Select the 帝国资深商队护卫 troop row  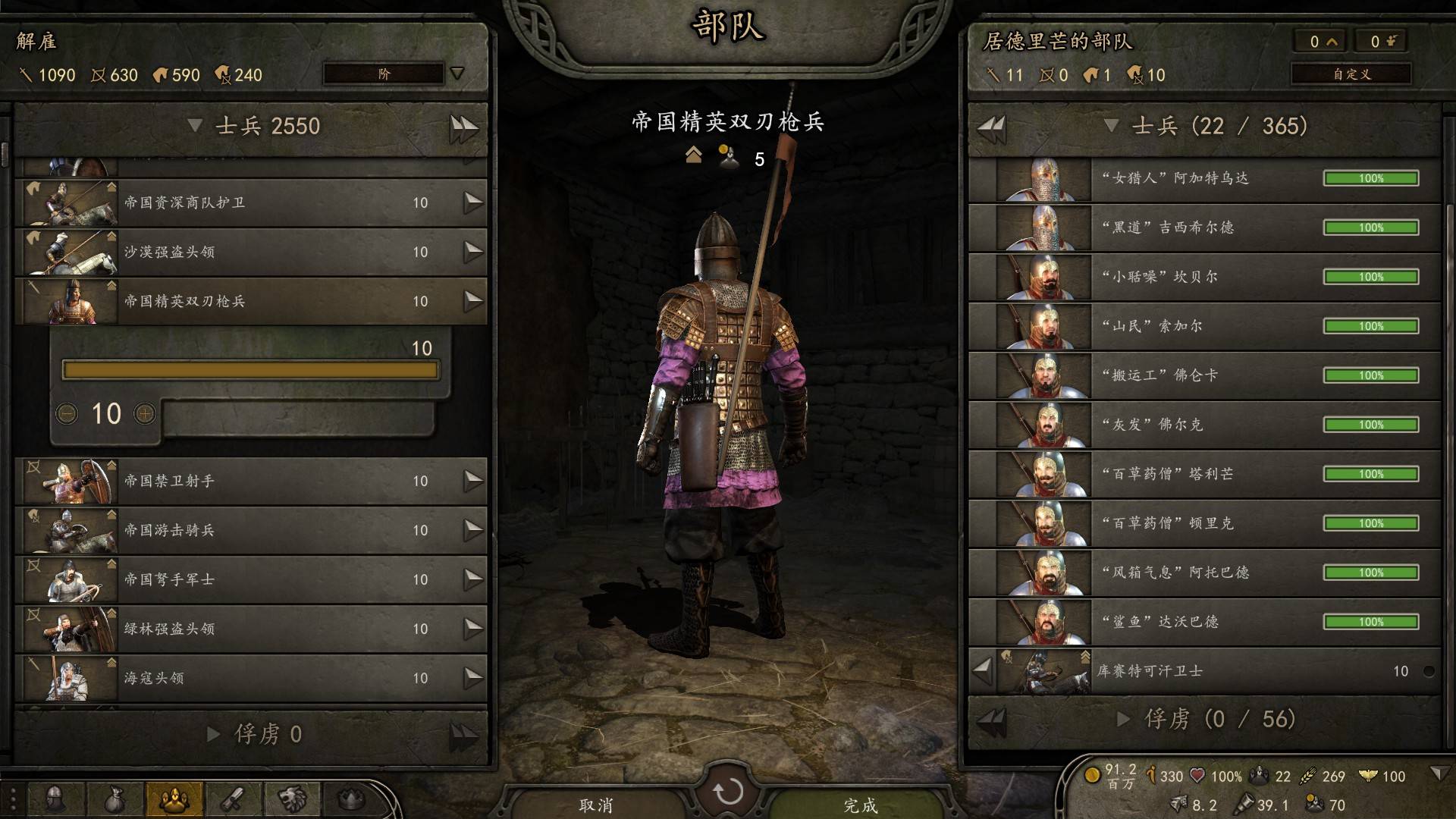point(250,202)
